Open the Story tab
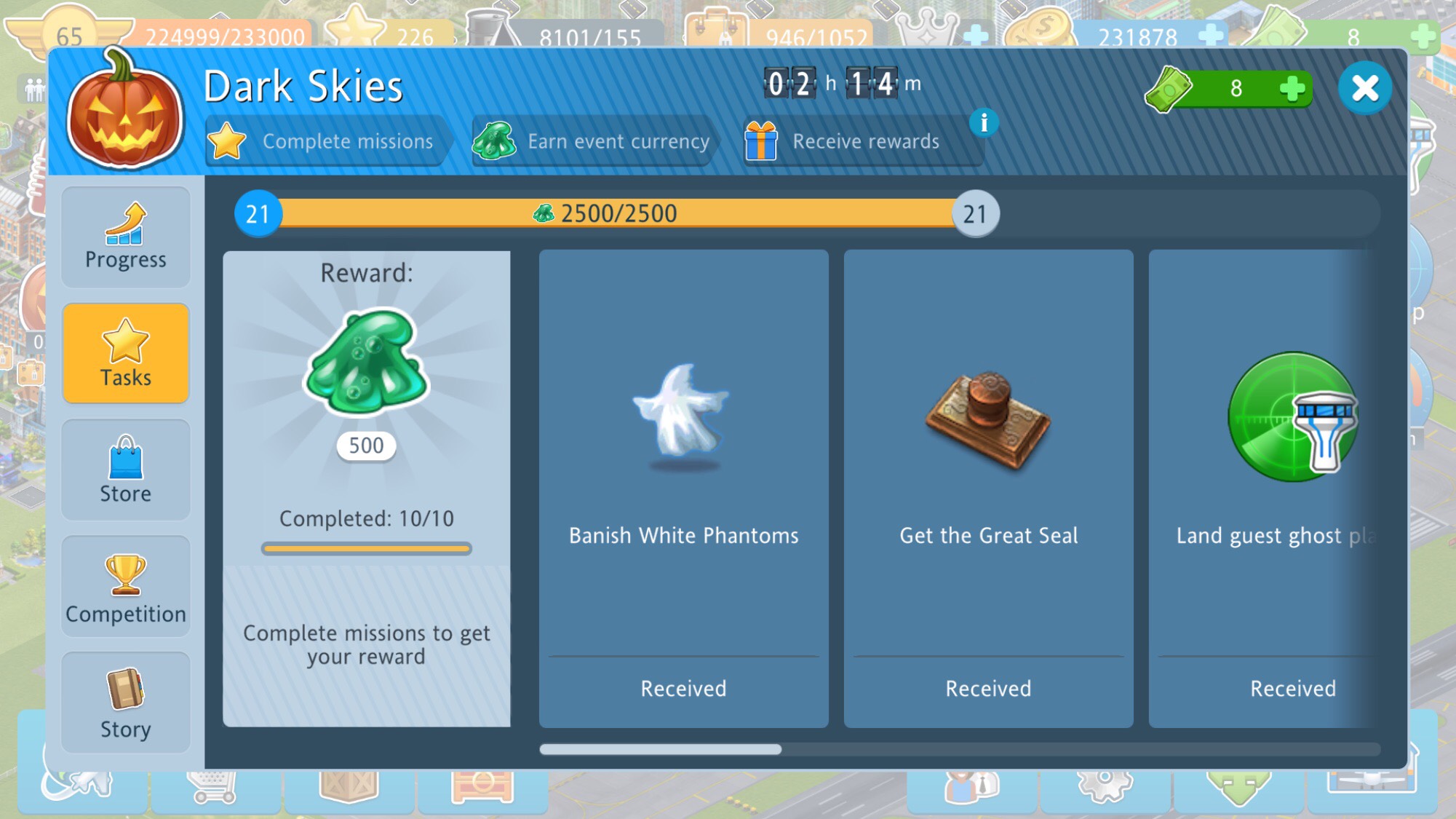Viewport: 1456px width, 819px height. (126, 703)
